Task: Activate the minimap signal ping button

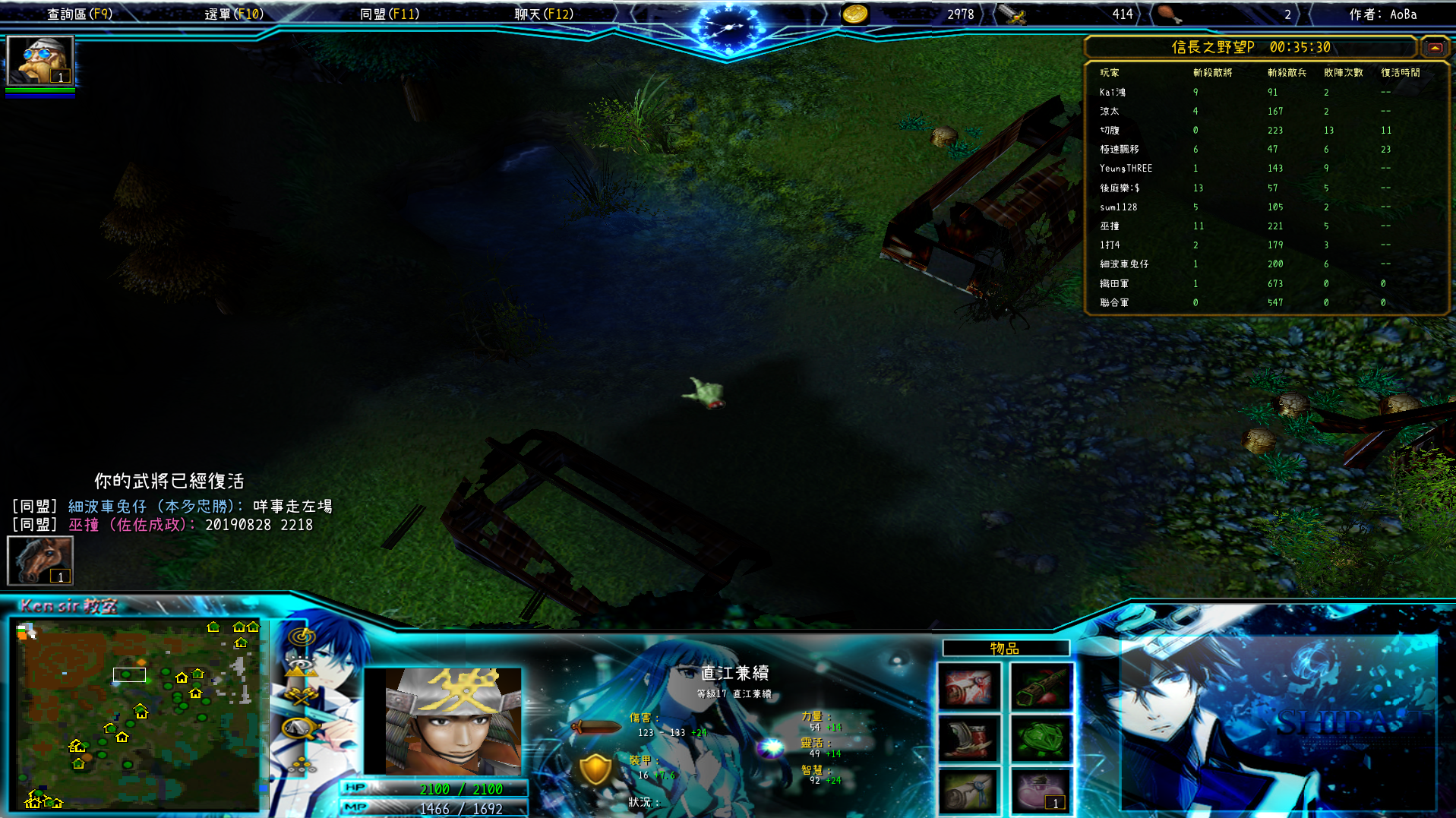Action: point(302,636)
